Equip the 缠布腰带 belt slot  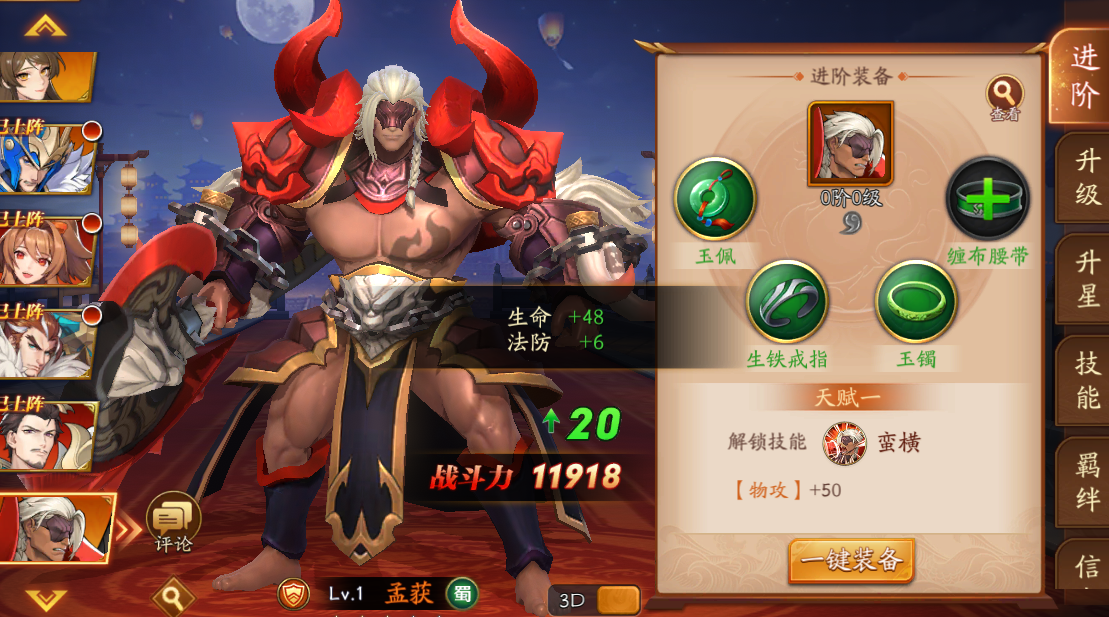pos(987,199)
